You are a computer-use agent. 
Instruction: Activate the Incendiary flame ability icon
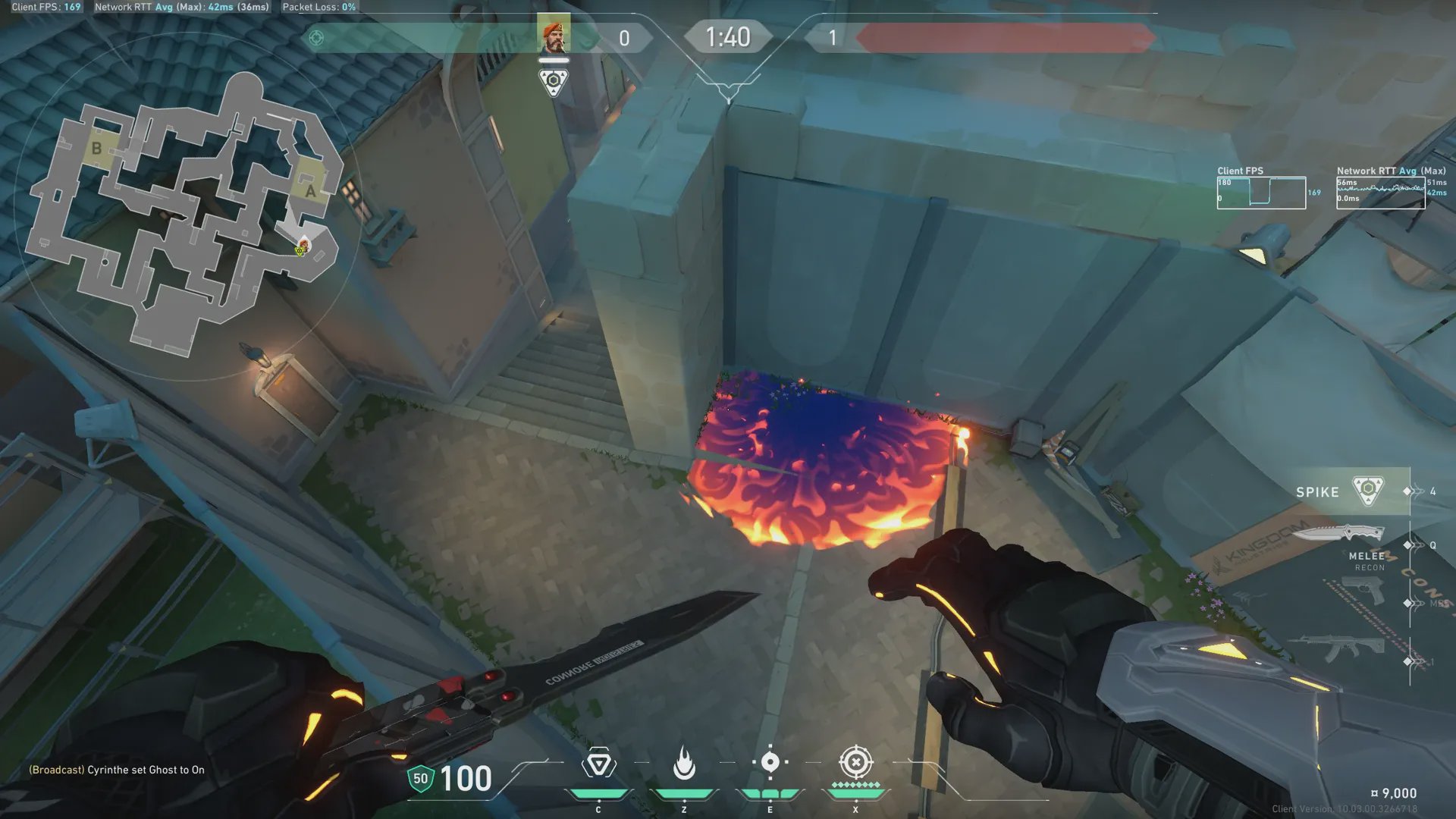click(x=684, y=764)
